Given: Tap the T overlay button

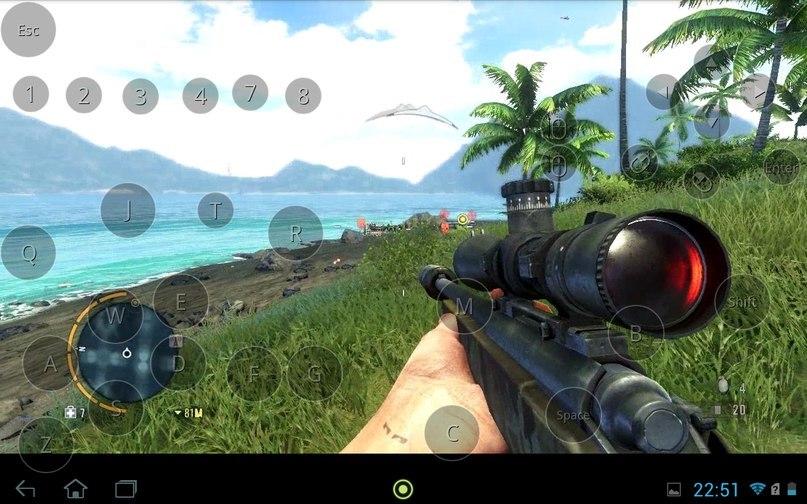Looking at the screenshot, I should (x=215, y=210).
